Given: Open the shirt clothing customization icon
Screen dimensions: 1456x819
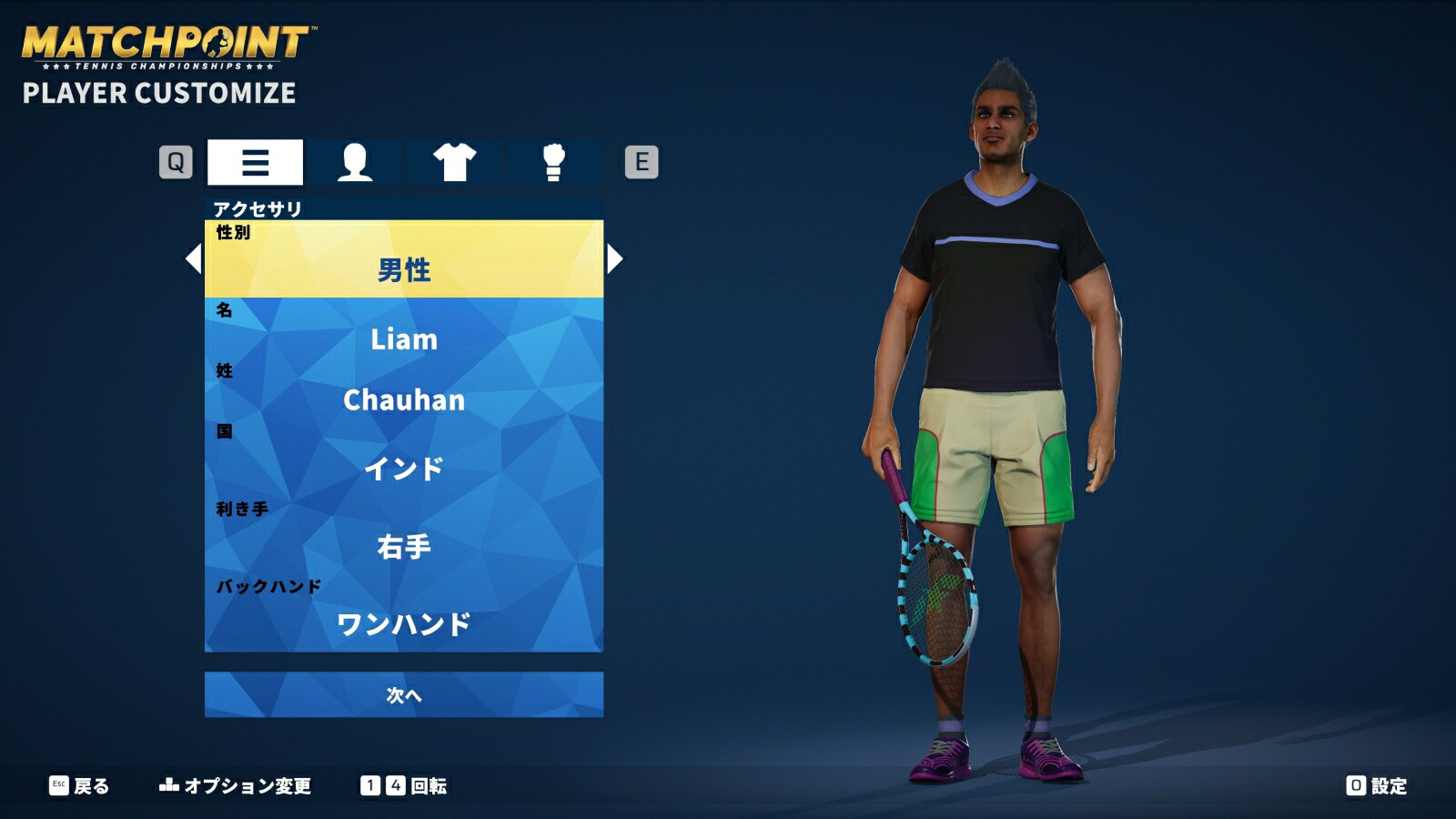Looking at the screenshot, I should coord(457,161).
